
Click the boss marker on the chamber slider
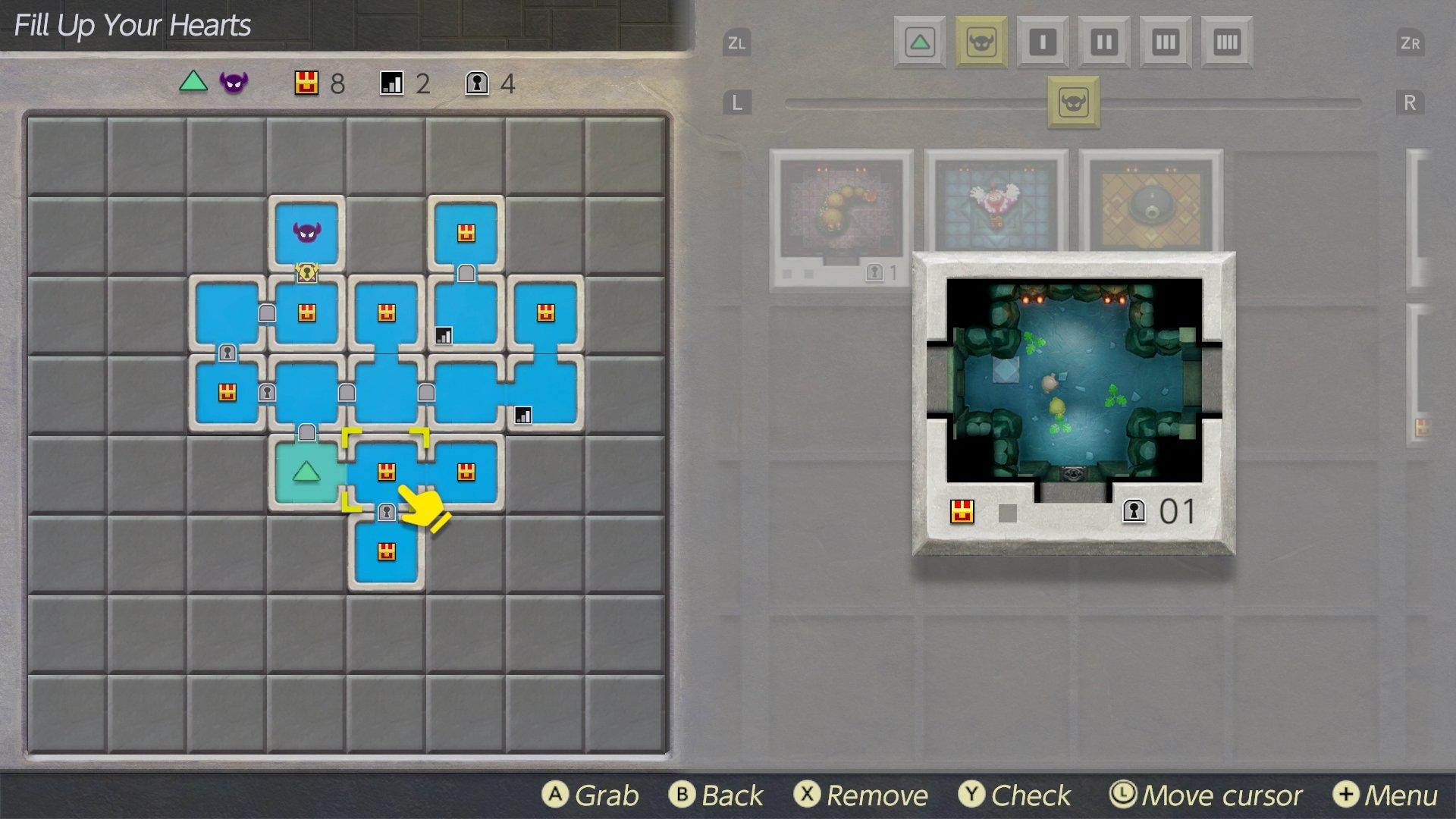pyautogui.click(x=1073, y=102)
